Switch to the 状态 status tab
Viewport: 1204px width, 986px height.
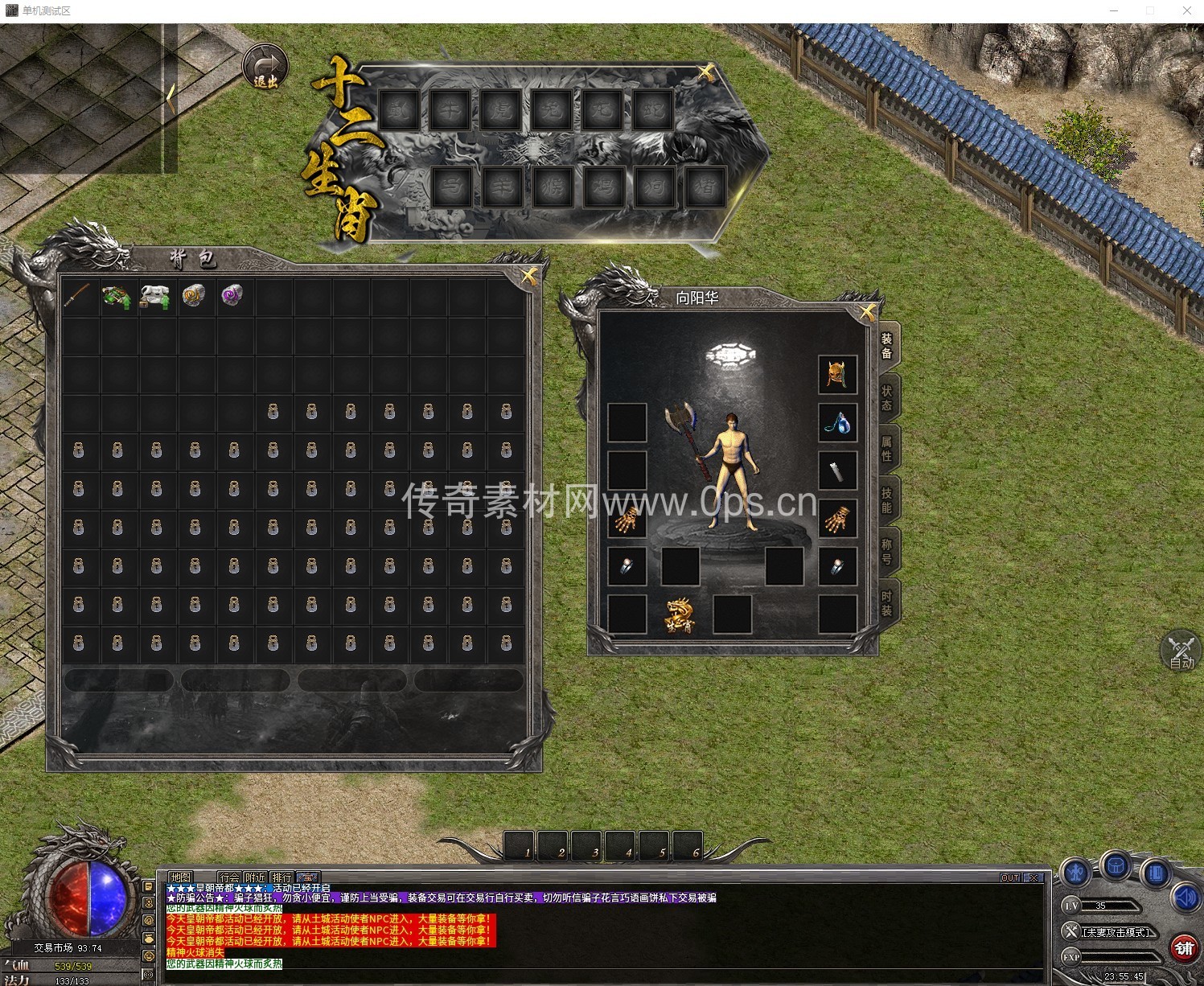point(886,397)
